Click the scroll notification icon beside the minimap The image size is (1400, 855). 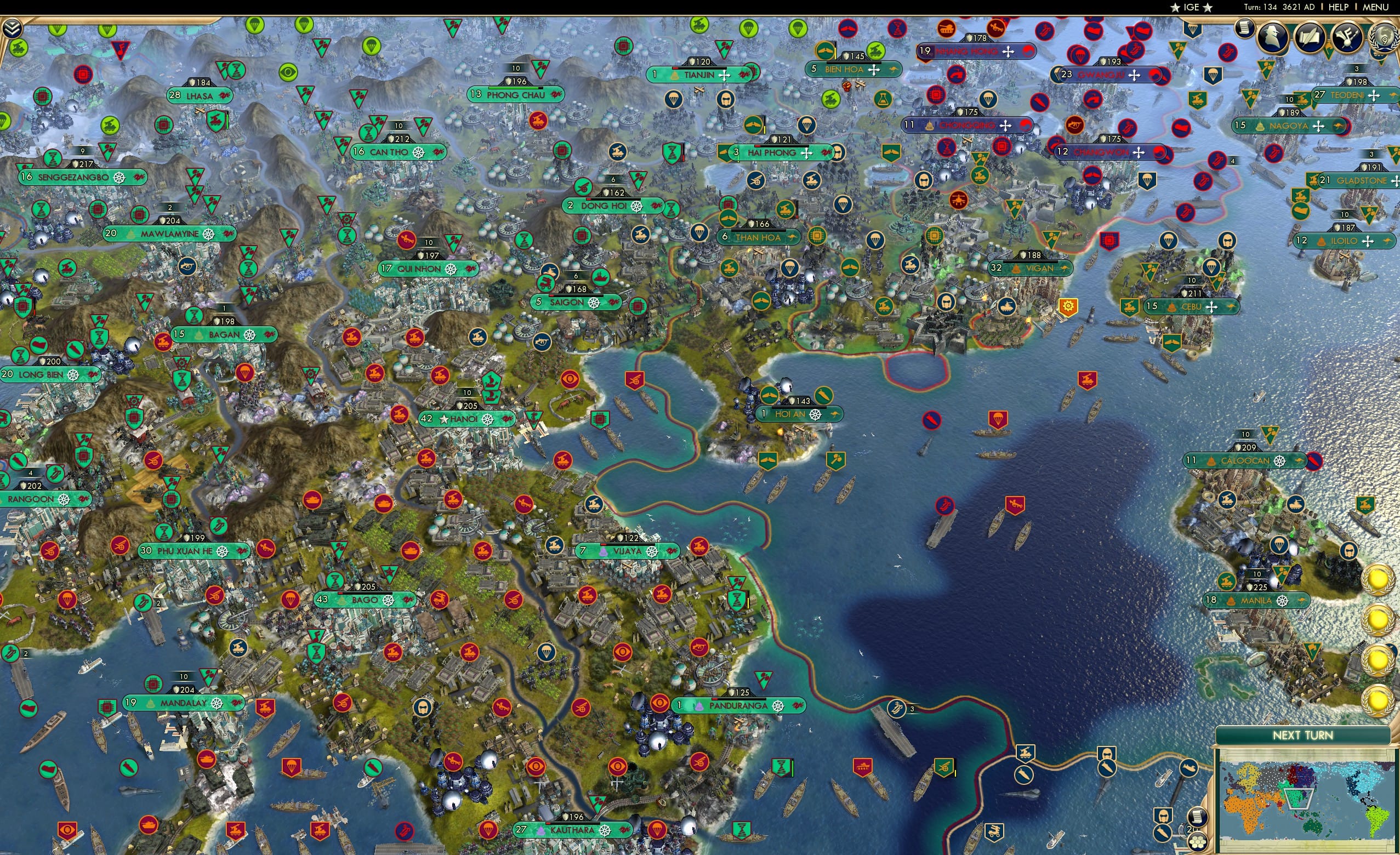(x=1198, y=817)
